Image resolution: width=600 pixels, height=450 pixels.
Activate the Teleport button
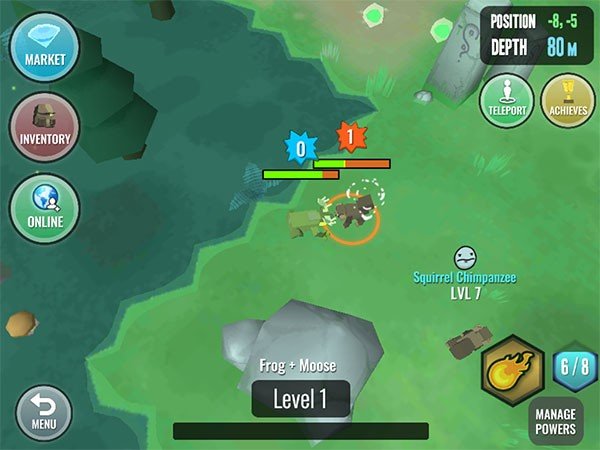(x=507, y=100)
